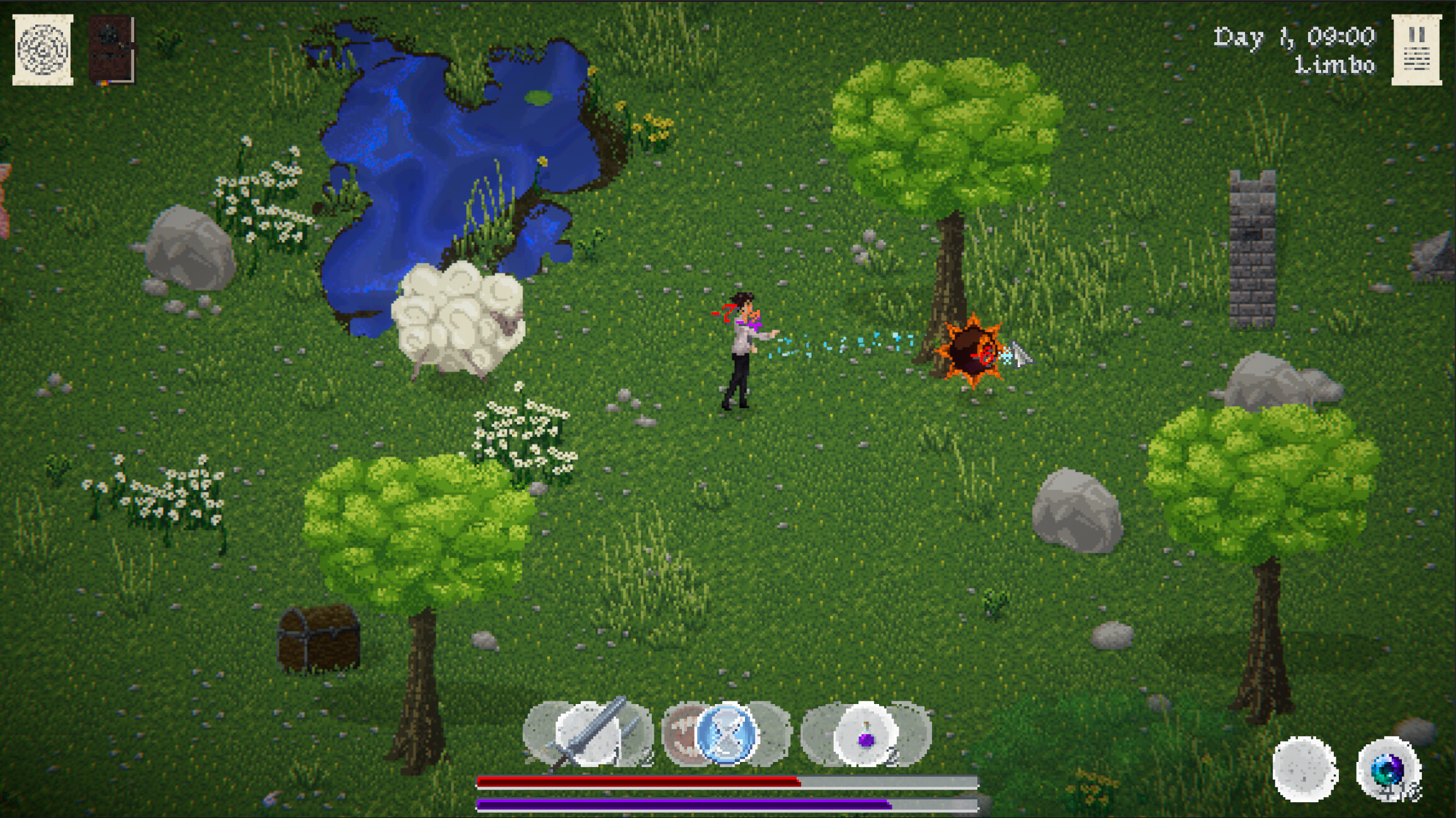Select the blue orb item showing 18
The height and width of the screenshot is (818, 1456).
(x=1387, y=768)
